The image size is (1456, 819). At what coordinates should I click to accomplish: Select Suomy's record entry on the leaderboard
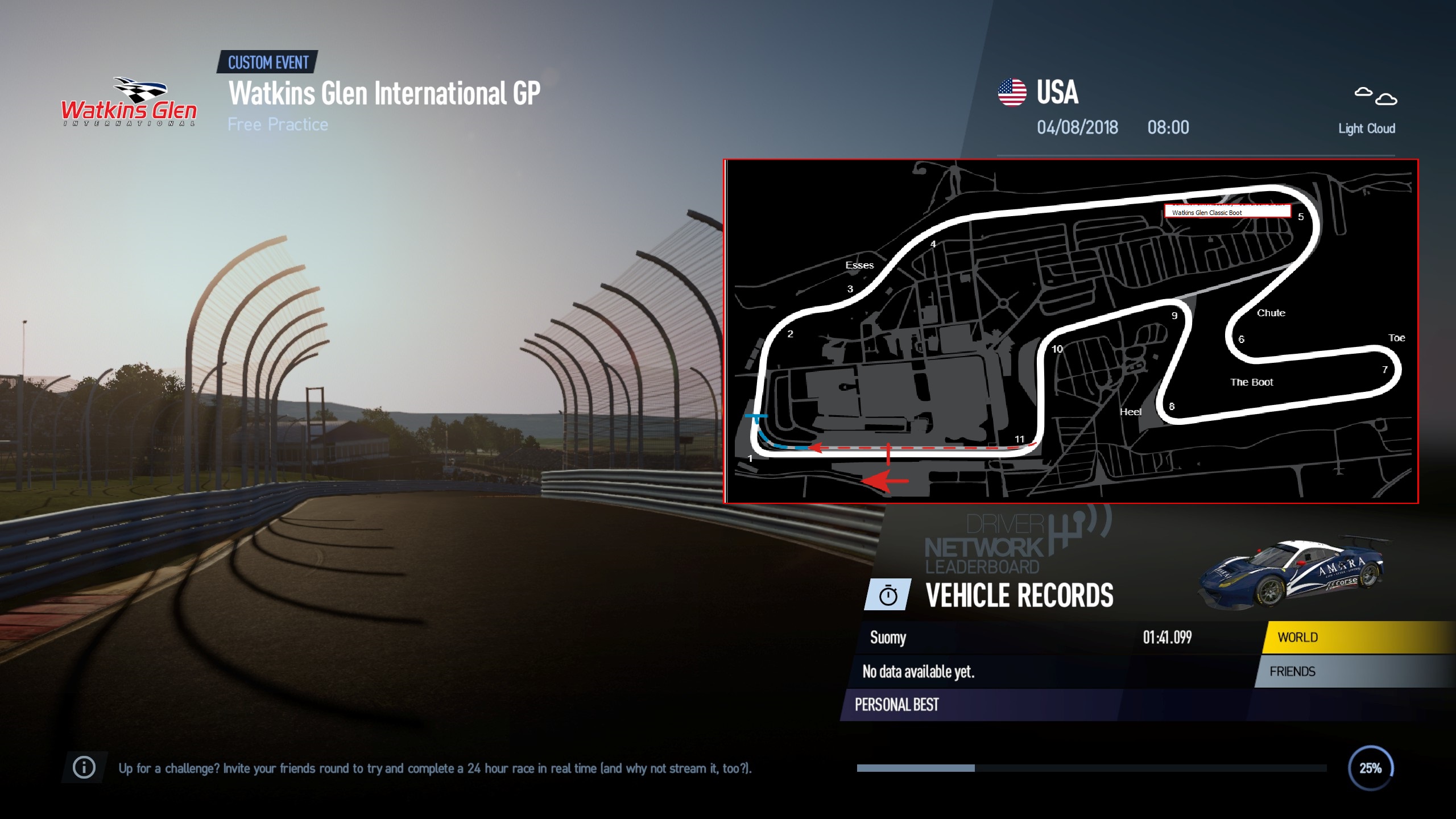tap(890, 638)
